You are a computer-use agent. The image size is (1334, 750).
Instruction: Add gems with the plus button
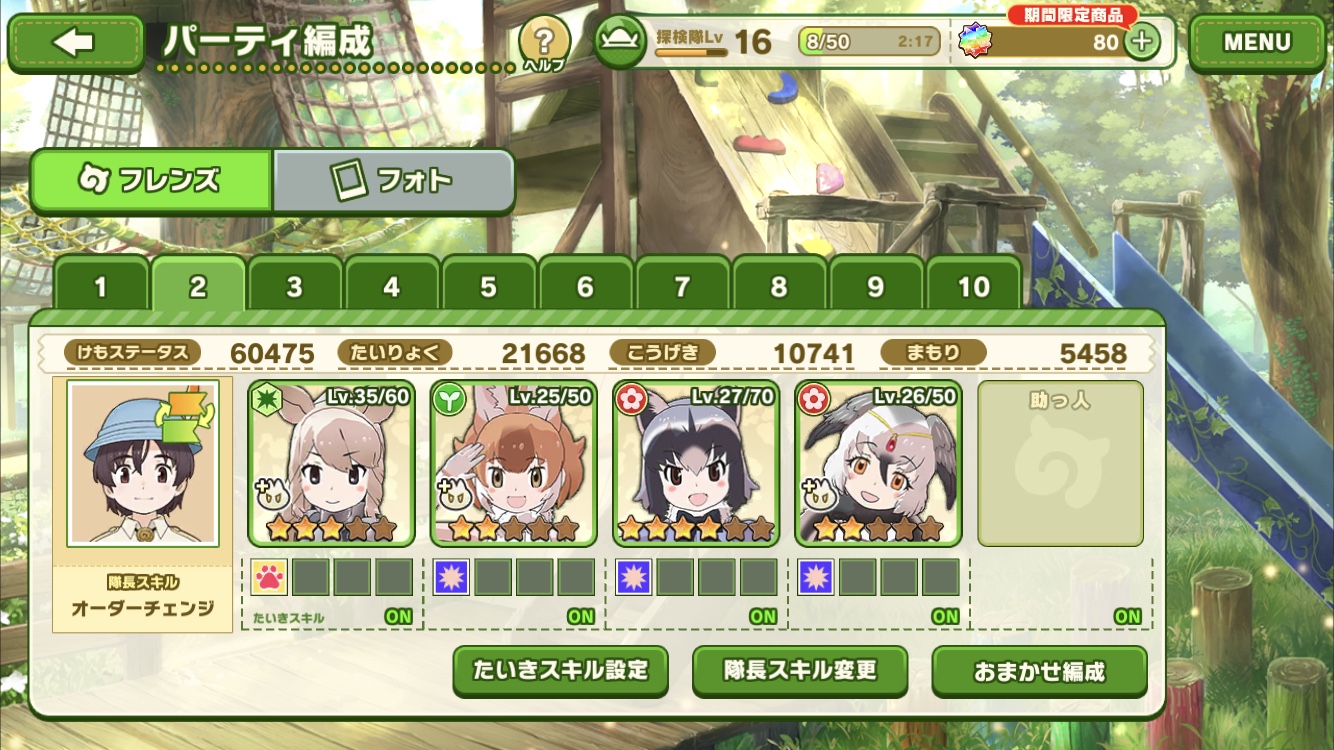(x=1141, y=42)
